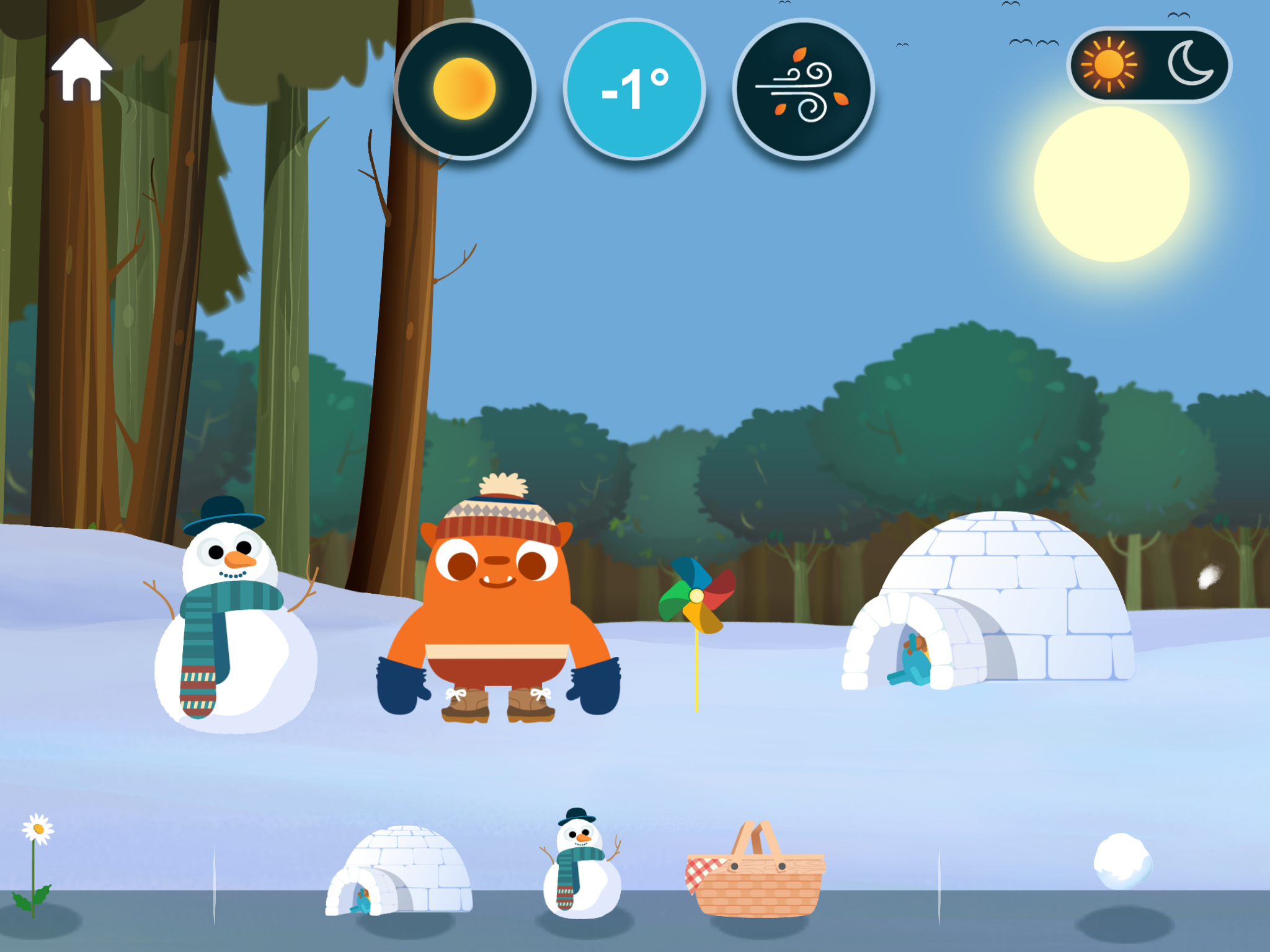Image resolution: width=1270 pixels, height=952 pixels.
Task: Select the wind weather control
Action: coord(804,89)
